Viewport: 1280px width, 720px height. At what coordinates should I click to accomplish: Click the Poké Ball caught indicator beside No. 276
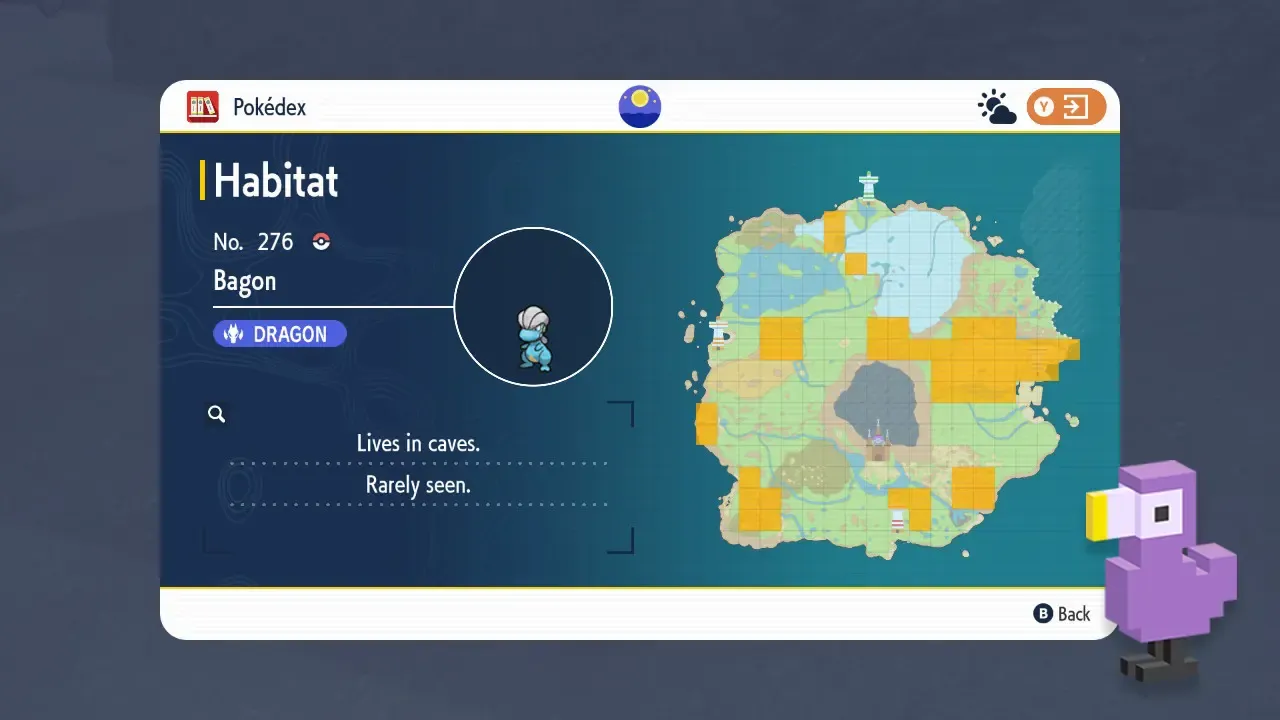[x=320, y=240]
